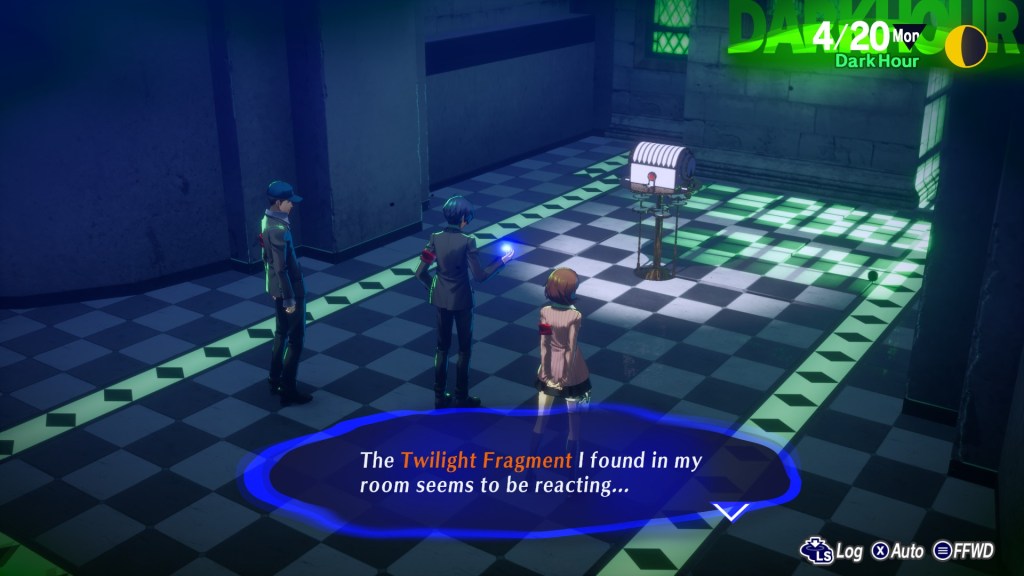The height and width of the screenshot is (576, 1024).
Task: Advance dialogue with the white arrow indicator
Action: (731, 511)
